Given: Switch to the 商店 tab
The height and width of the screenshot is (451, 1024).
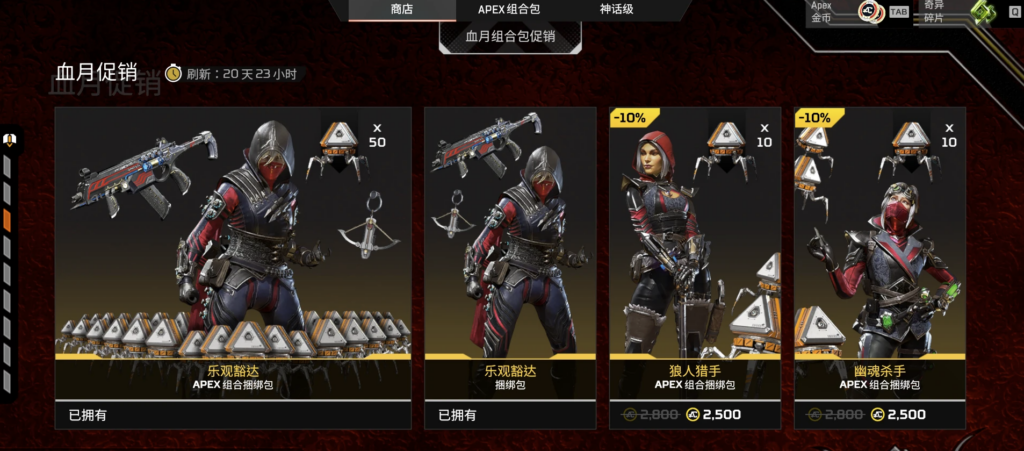Looking at the screenshot, I should coord(401,10).
